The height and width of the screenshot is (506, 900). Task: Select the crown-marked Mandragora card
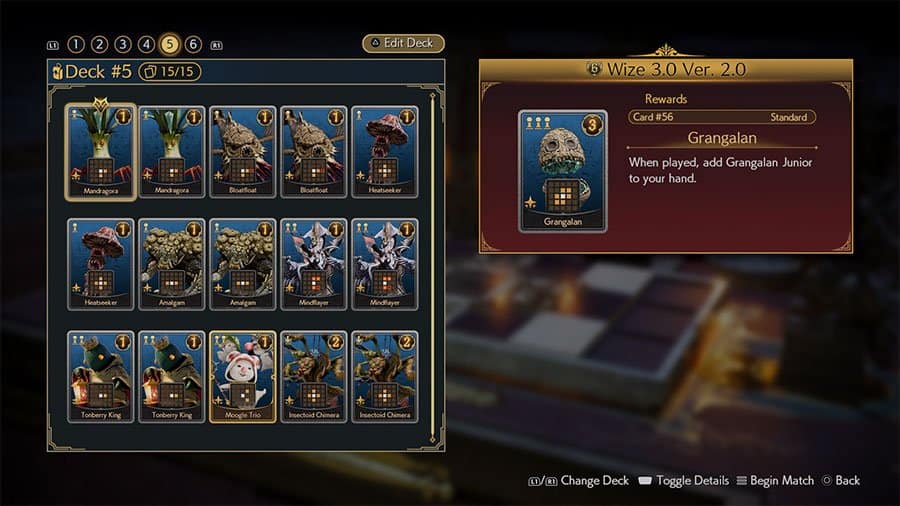click(100, 153)
